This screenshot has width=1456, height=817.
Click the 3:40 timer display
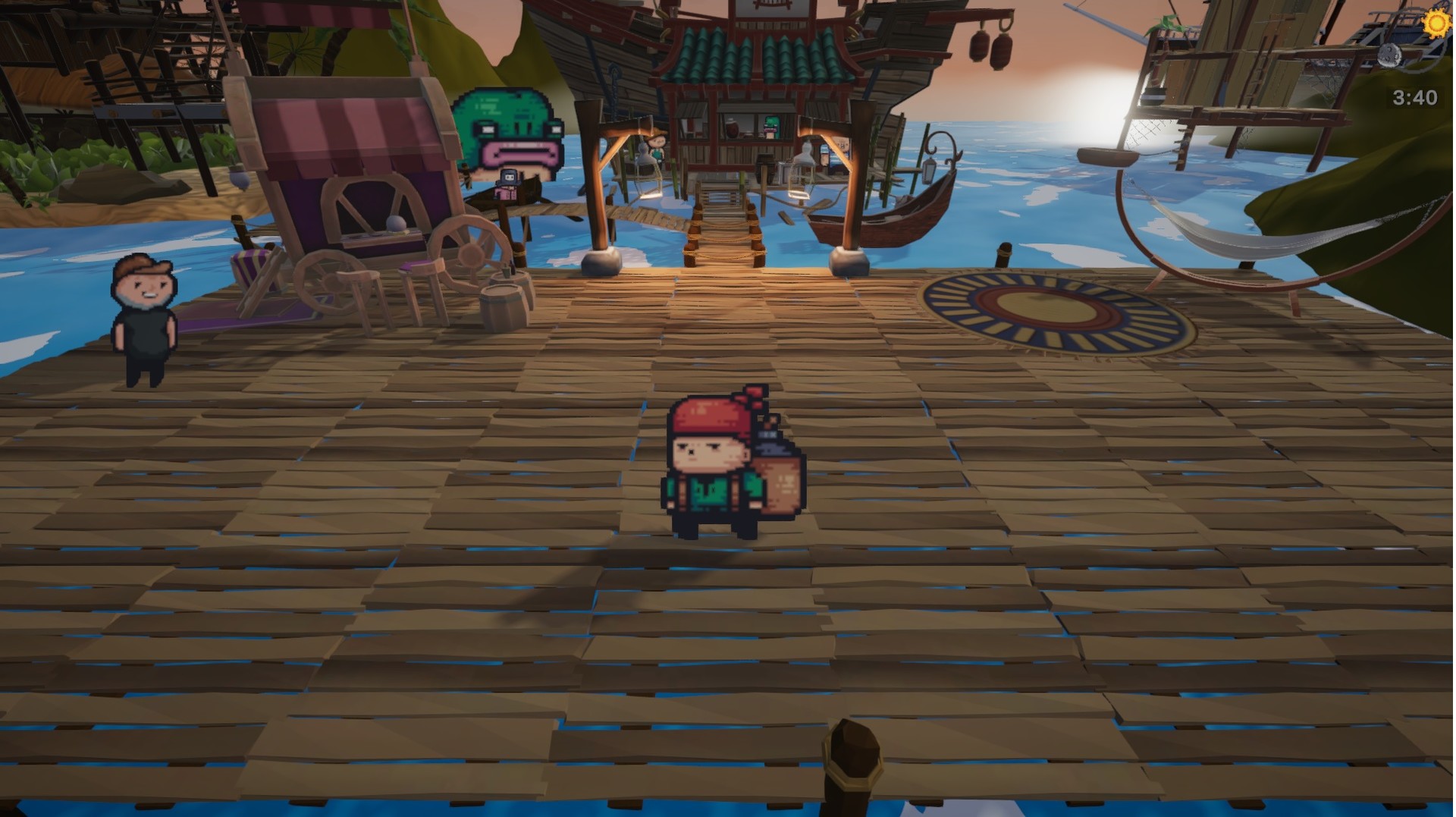pyautogui.click(x=1415, y=97)
